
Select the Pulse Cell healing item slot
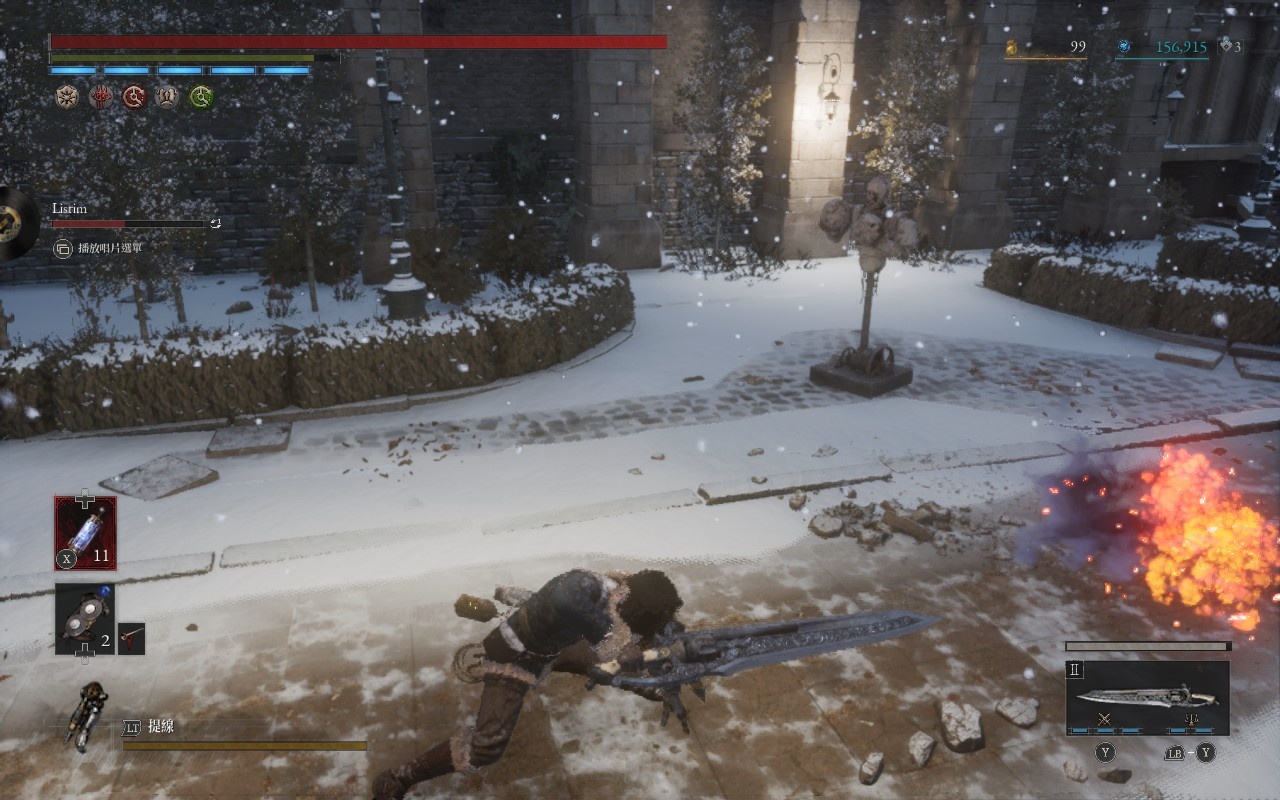click(85, 533)
